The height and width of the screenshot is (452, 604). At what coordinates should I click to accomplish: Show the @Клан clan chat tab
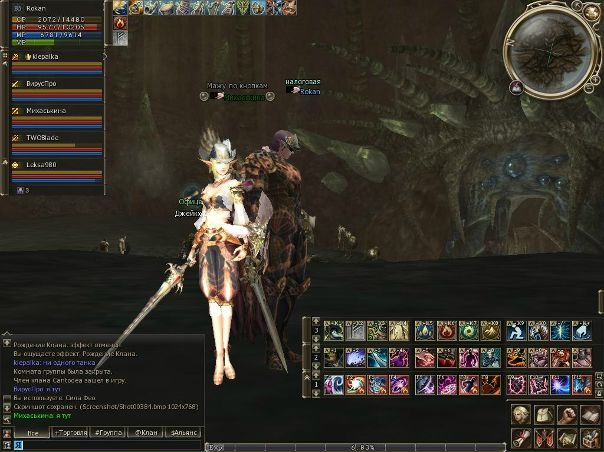pyautogui.click(x=146, y=433)
